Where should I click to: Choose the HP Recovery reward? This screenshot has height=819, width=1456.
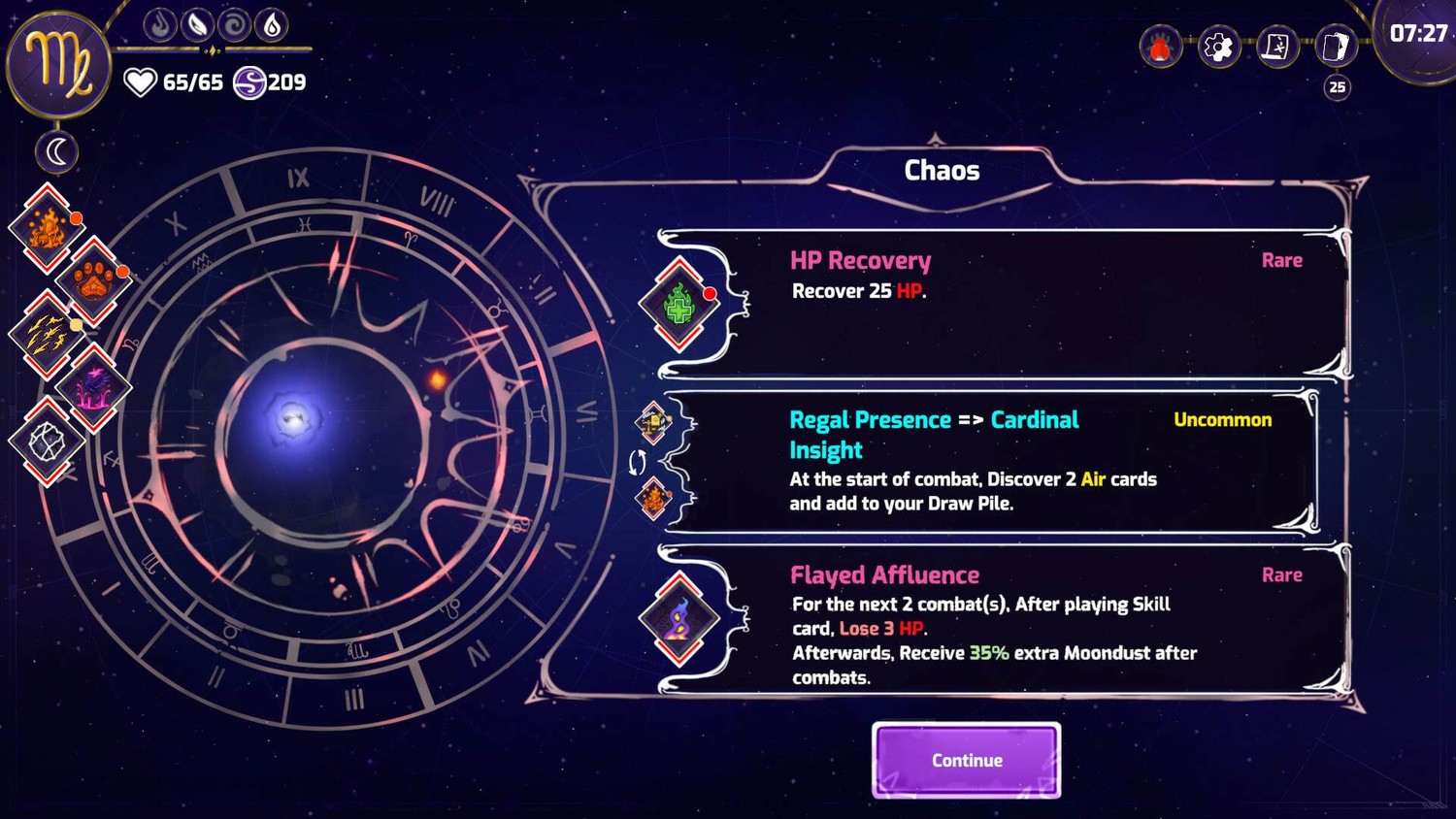1000,303
